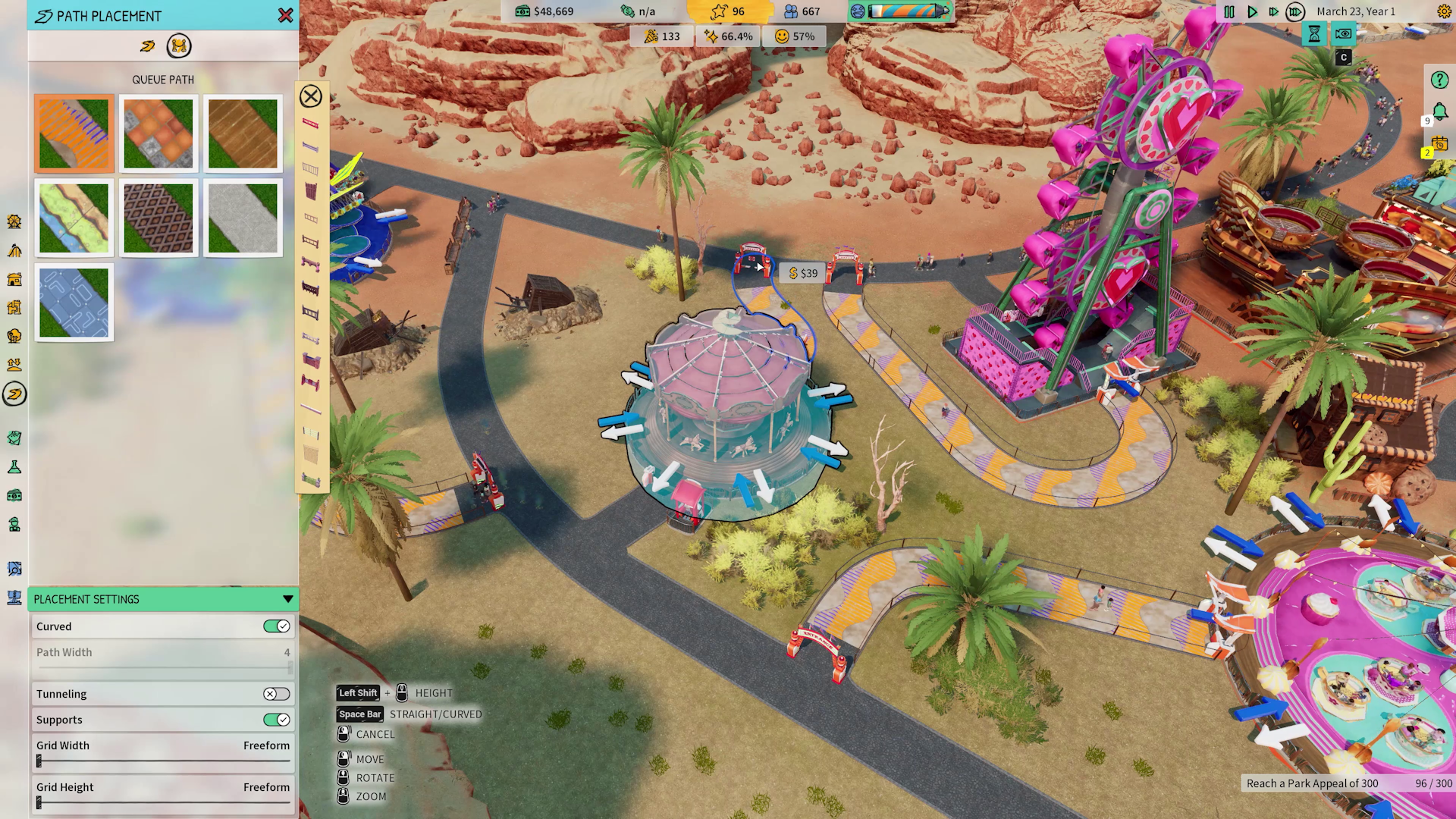
Task: Select the striped orange queue path style thumbnail
Action: click(74, 133)
